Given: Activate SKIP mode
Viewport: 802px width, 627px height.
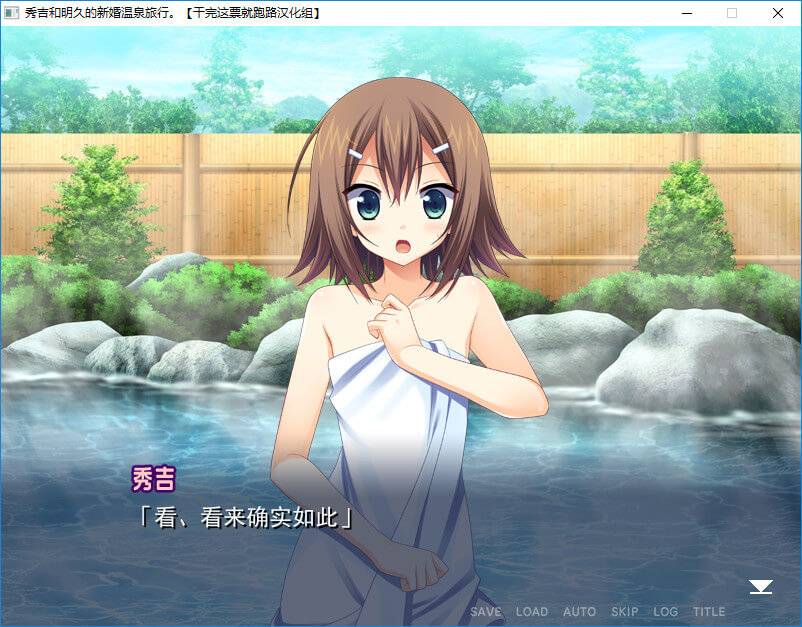Looking at the screenshot, I should (x=624, y=611).
